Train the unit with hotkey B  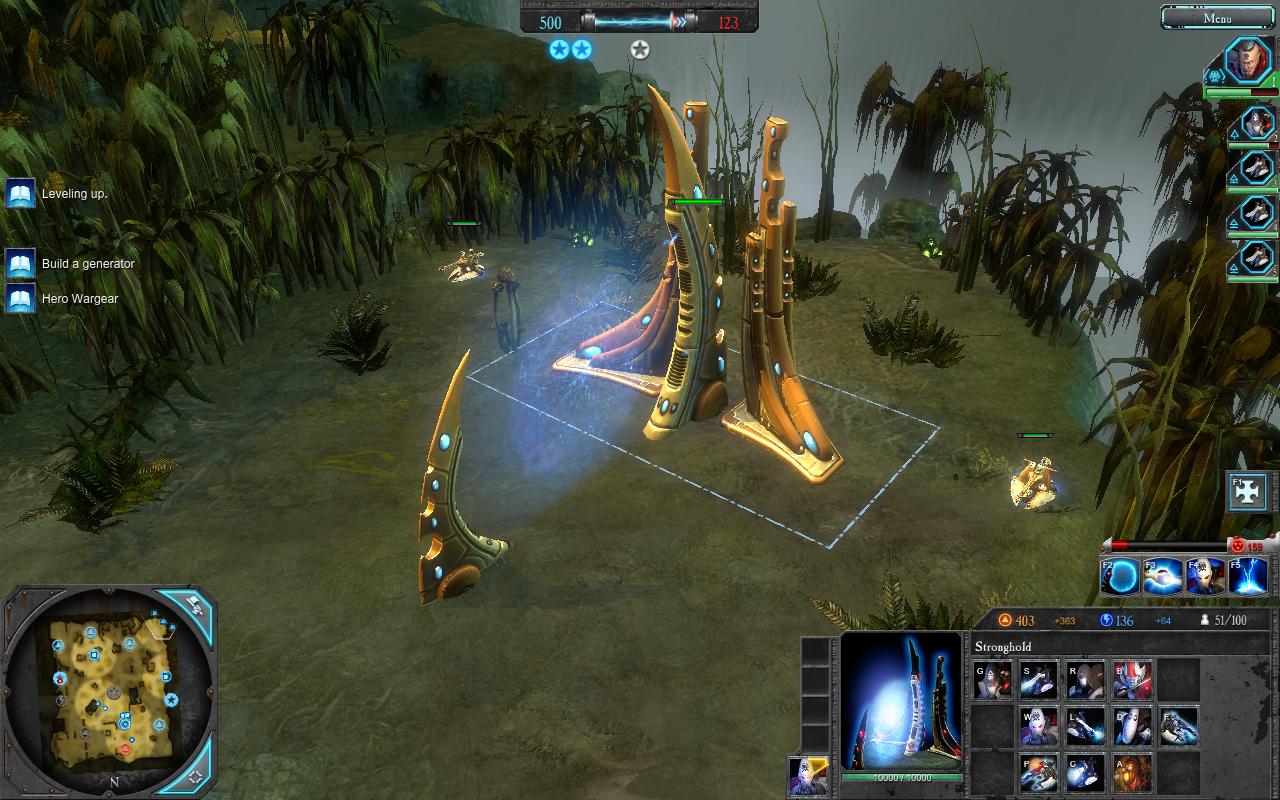[x=1133, y=680]
